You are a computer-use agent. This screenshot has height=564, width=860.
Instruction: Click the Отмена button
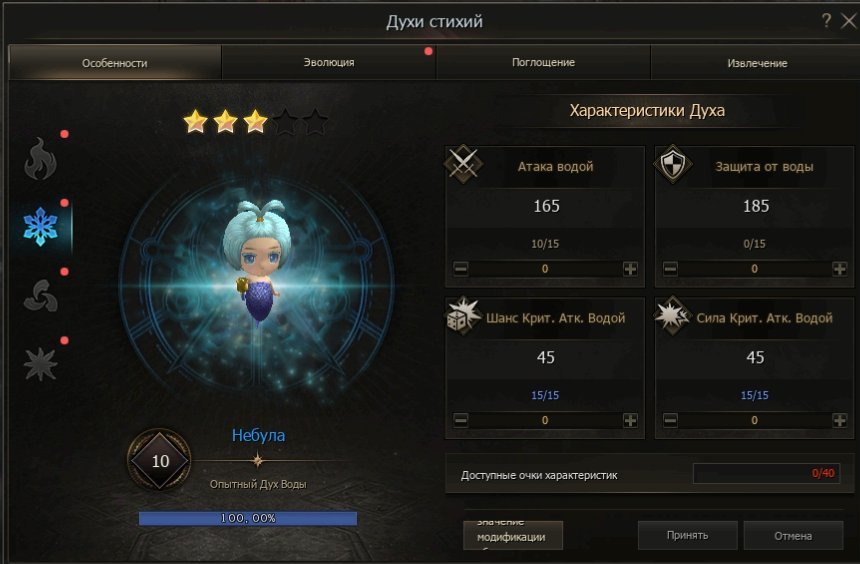[x=793, y=535]
